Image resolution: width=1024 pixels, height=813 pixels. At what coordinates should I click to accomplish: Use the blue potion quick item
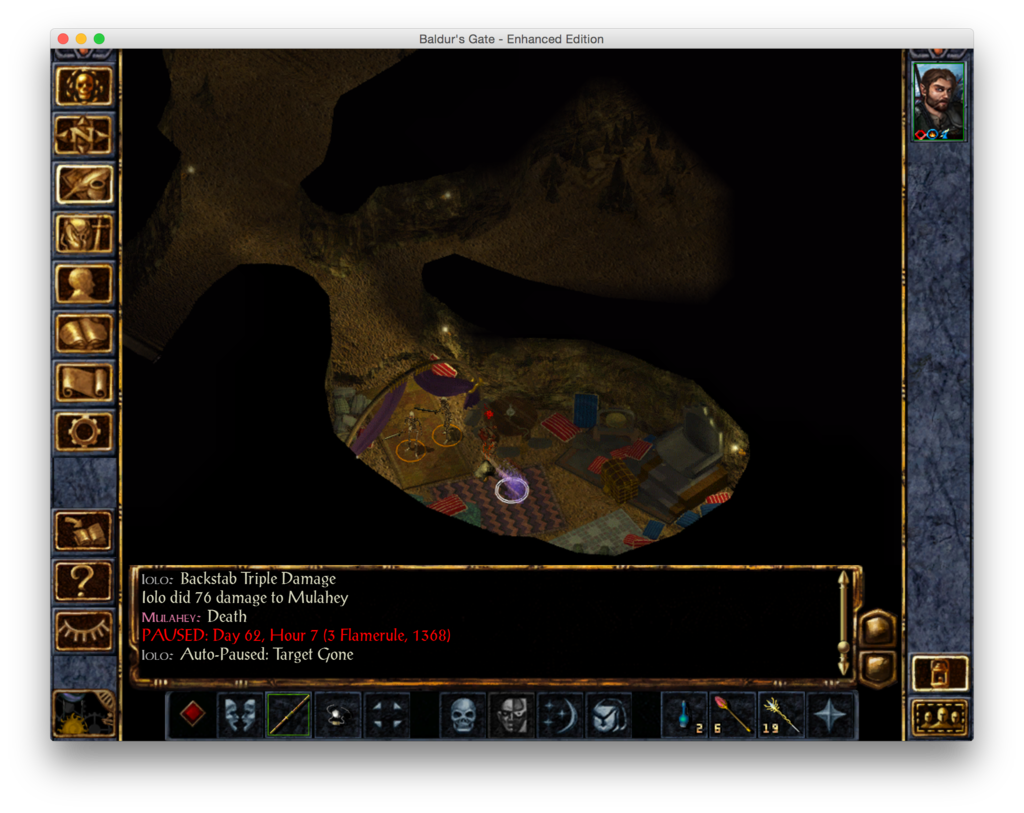tap(685, 715)
